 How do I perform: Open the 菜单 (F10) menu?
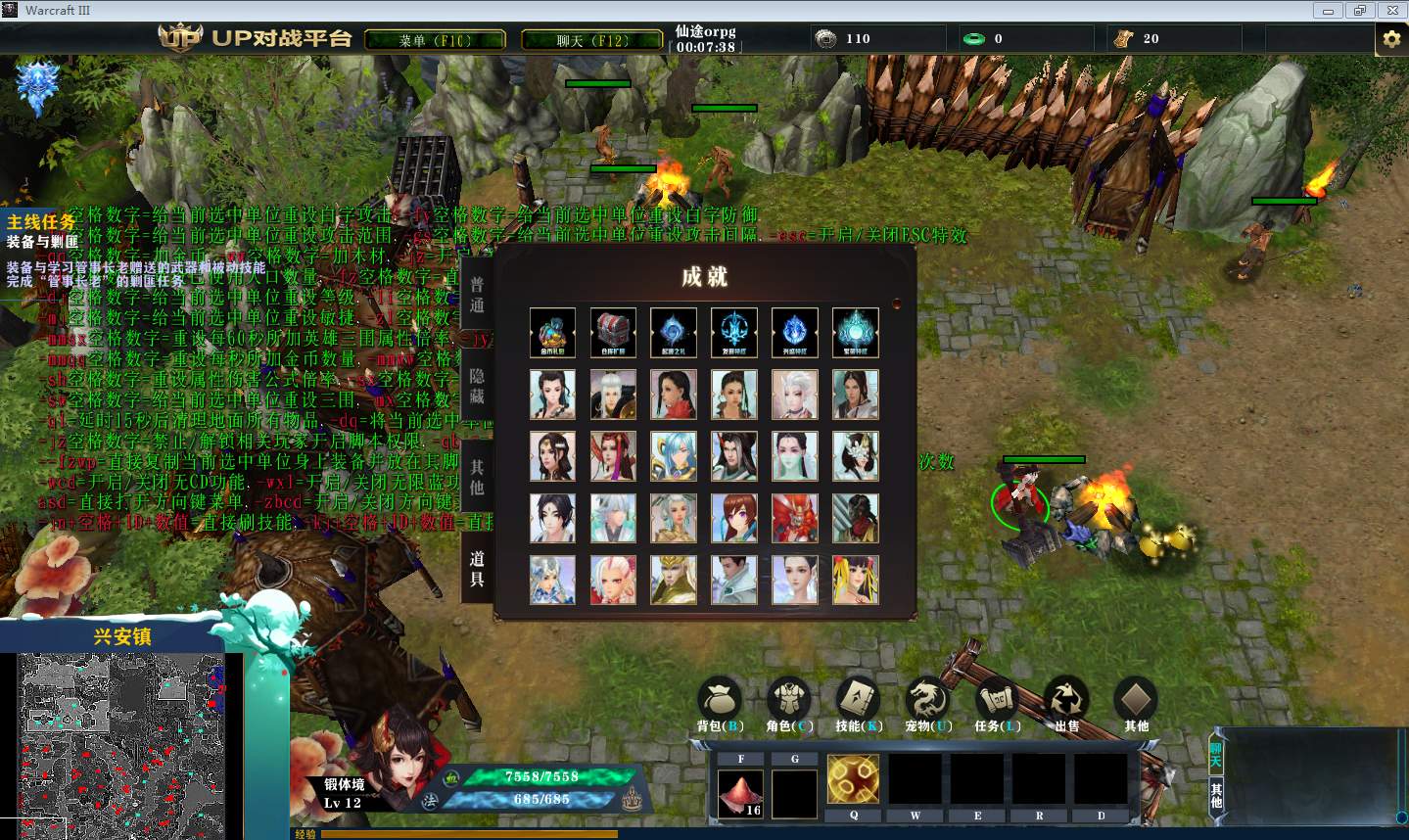[x=435, y=40]
